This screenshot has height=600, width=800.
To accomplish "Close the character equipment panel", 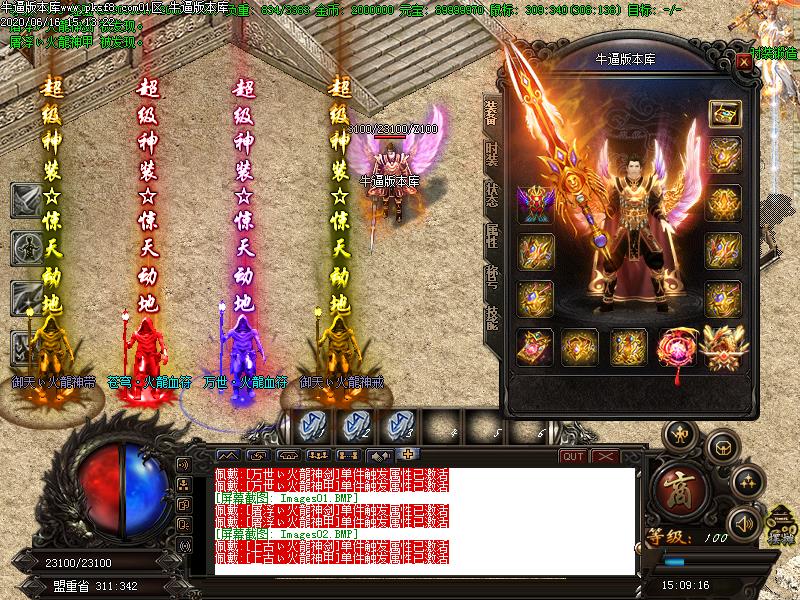I will [744, 60].
